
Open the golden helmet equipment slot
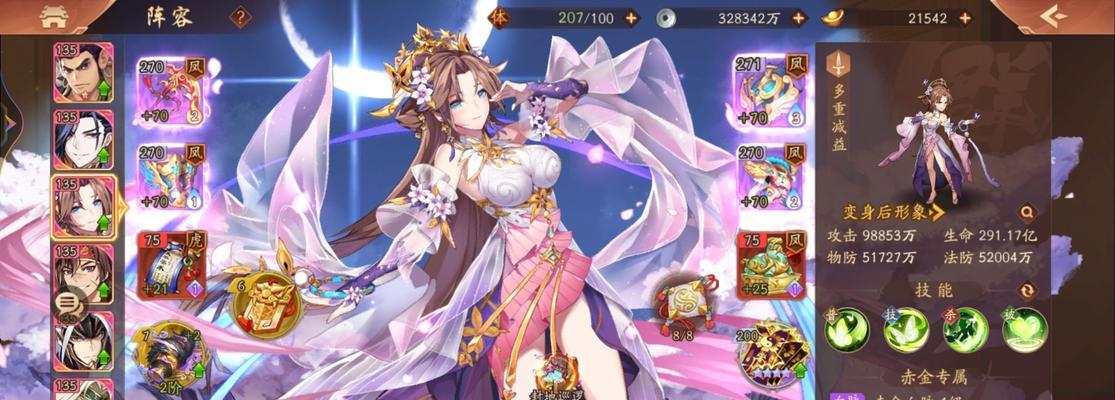[770, 91]
